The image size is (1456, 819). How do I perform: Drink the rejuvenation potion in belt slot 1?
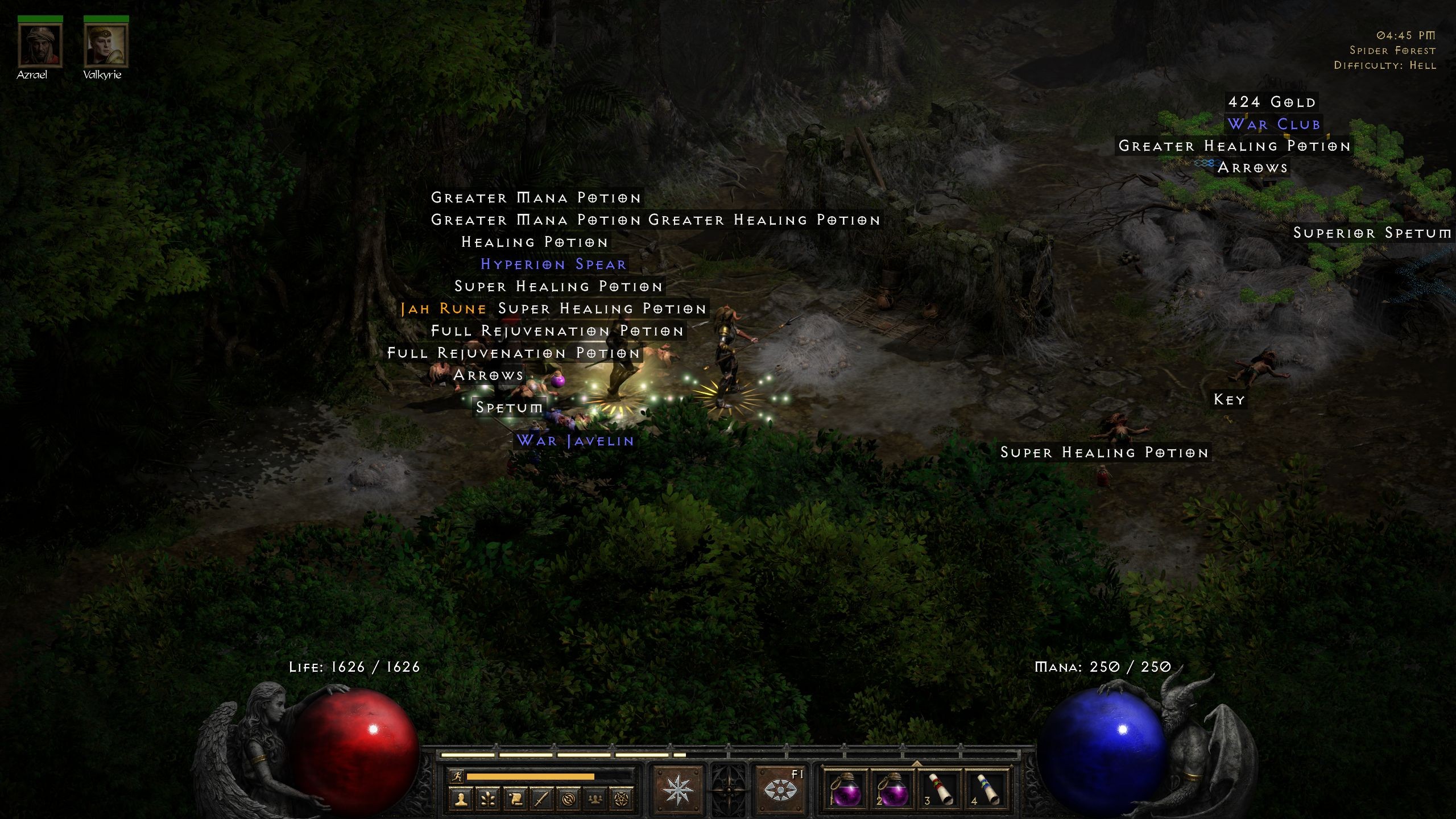click(x=846, y=791)
